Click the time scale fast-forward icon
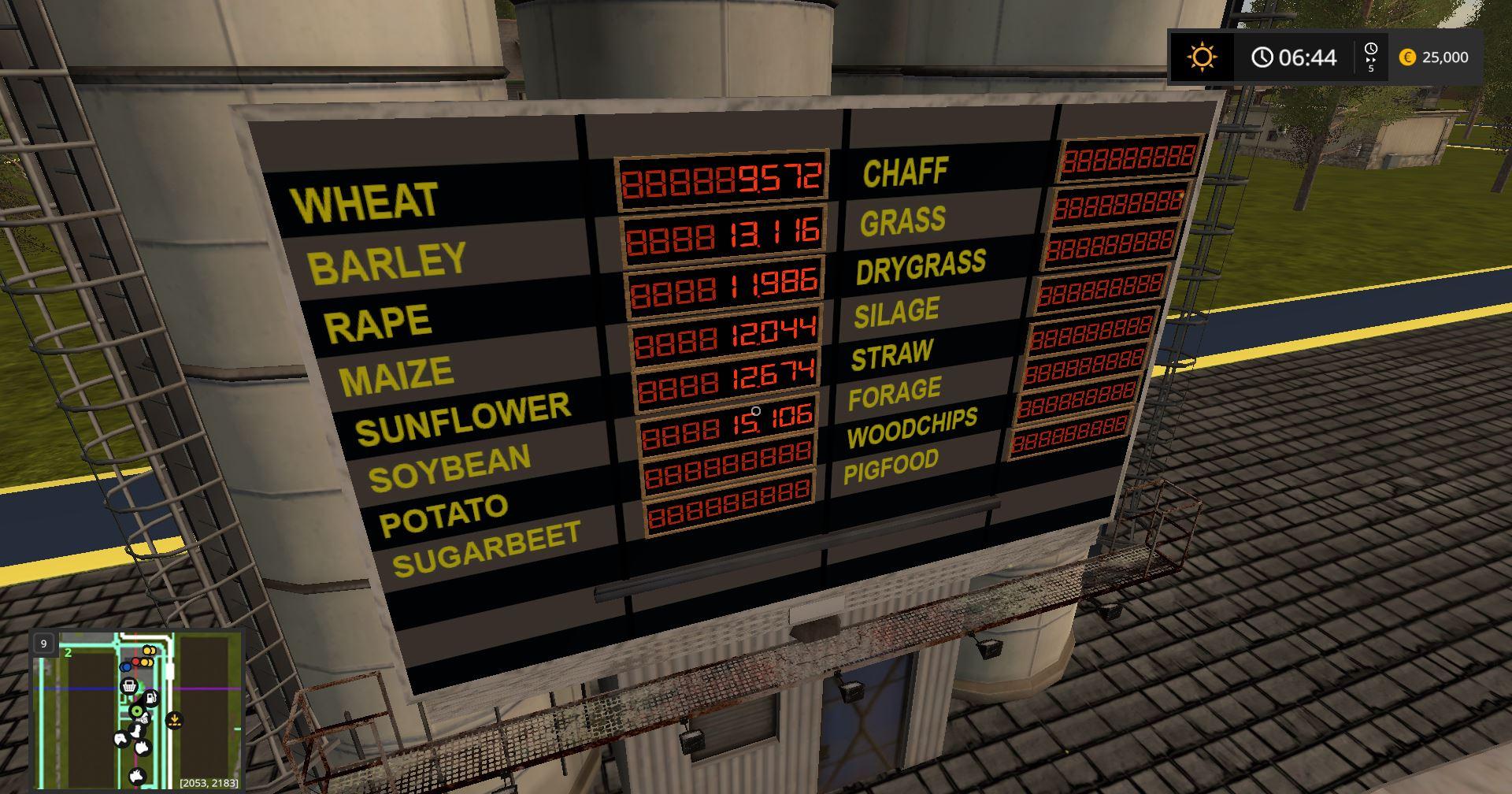This screenshot has height=794, width=1512. [1371, 58]
